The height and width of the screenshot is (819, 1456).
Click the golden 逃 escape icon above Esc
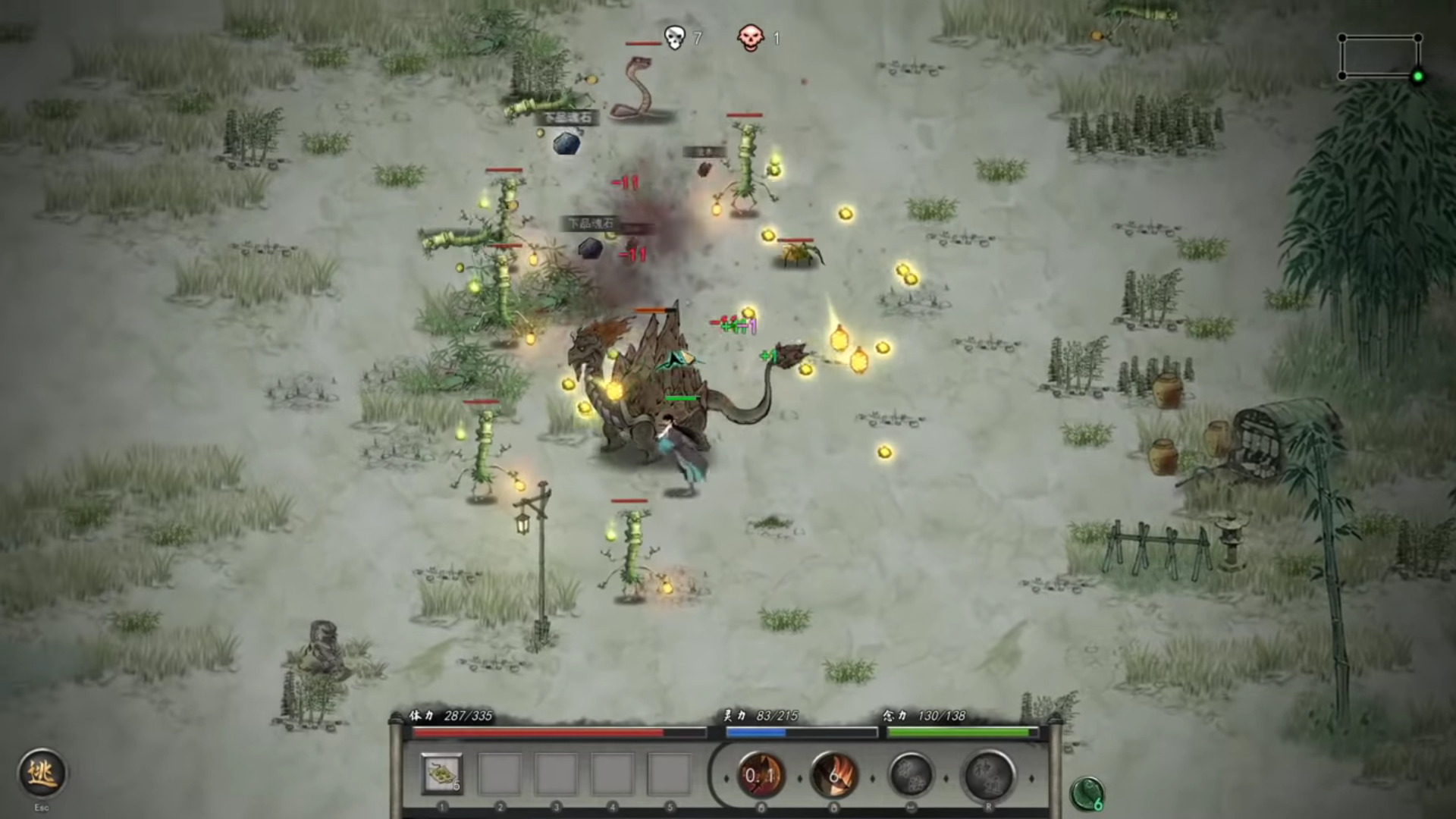[43, 773]
